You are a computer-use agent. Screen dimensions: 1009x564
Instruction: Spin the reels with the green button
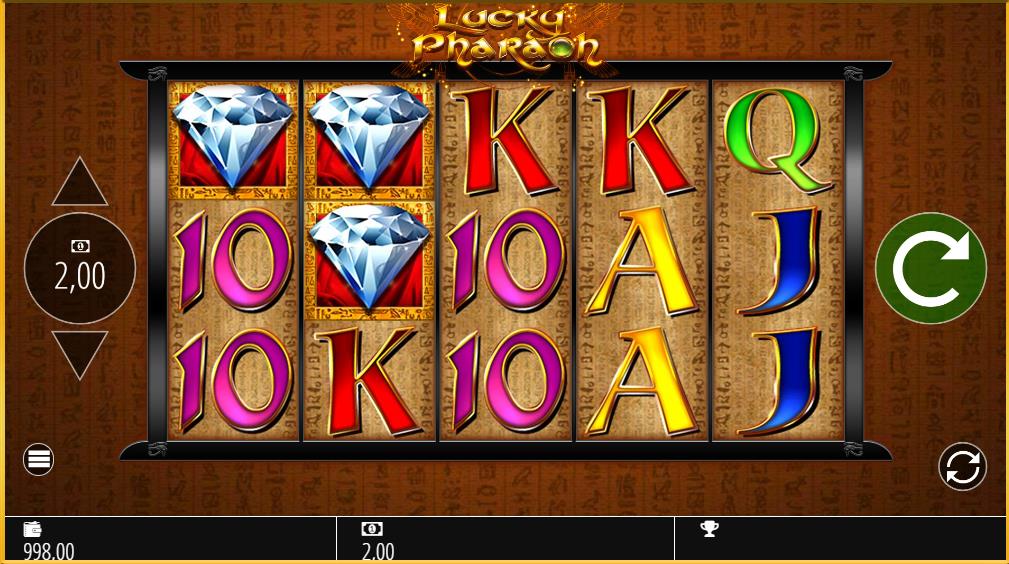tap(930, 268)
